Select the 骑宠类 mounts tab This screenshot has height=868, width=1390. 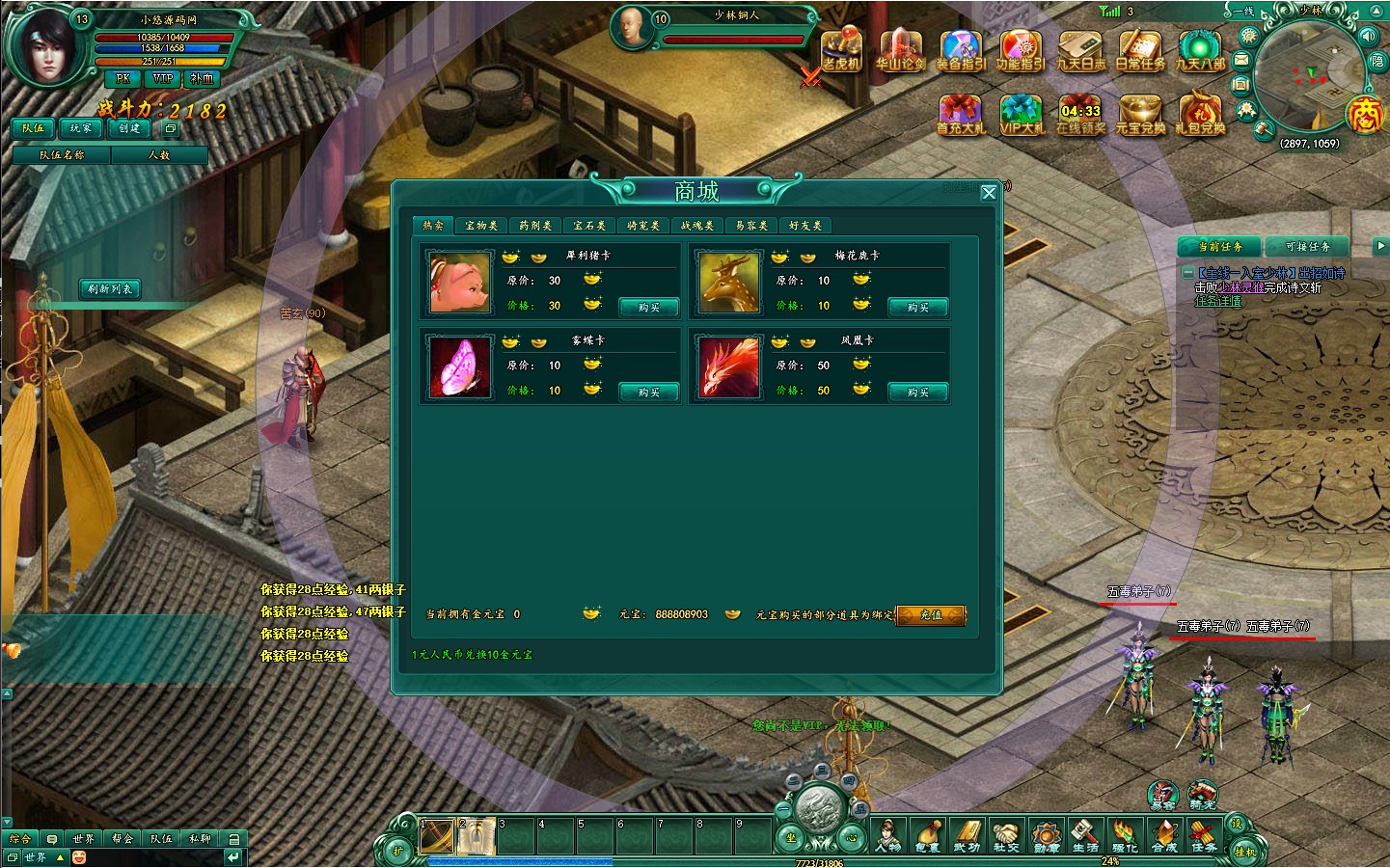click(643, 226)
